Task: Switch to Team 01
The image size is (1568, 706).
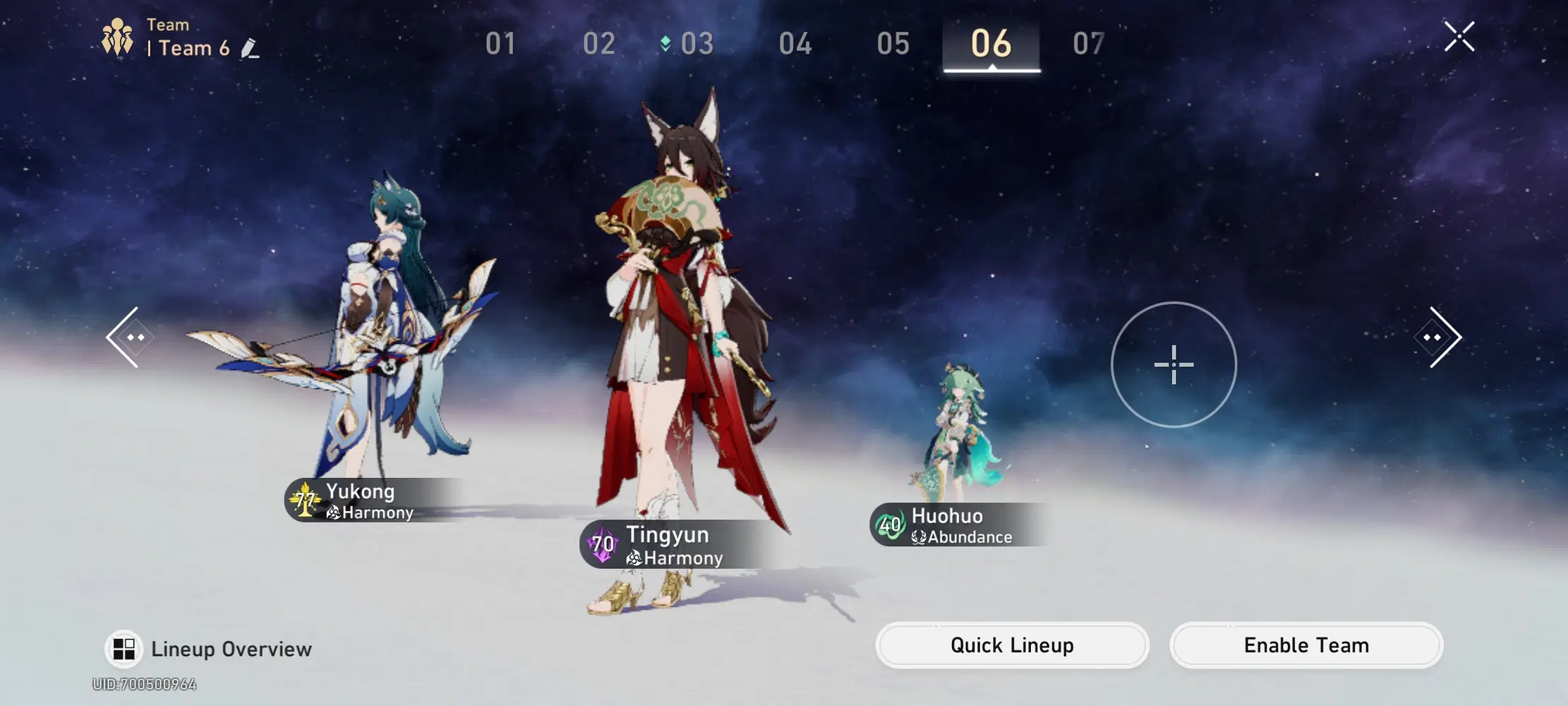Action: point(500,44)
